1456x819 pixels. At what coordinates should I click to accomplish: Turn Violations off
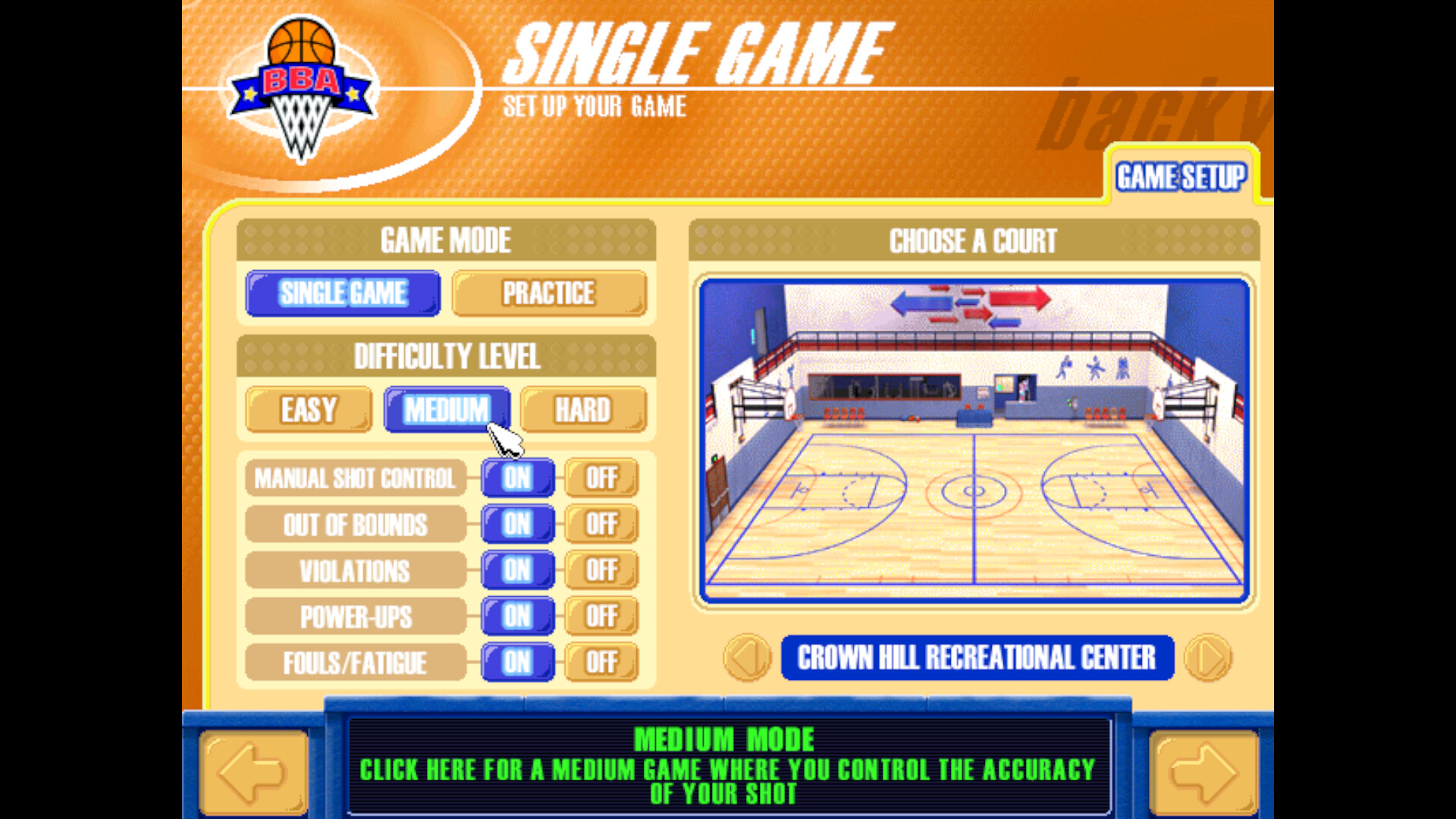pos(601,570)
